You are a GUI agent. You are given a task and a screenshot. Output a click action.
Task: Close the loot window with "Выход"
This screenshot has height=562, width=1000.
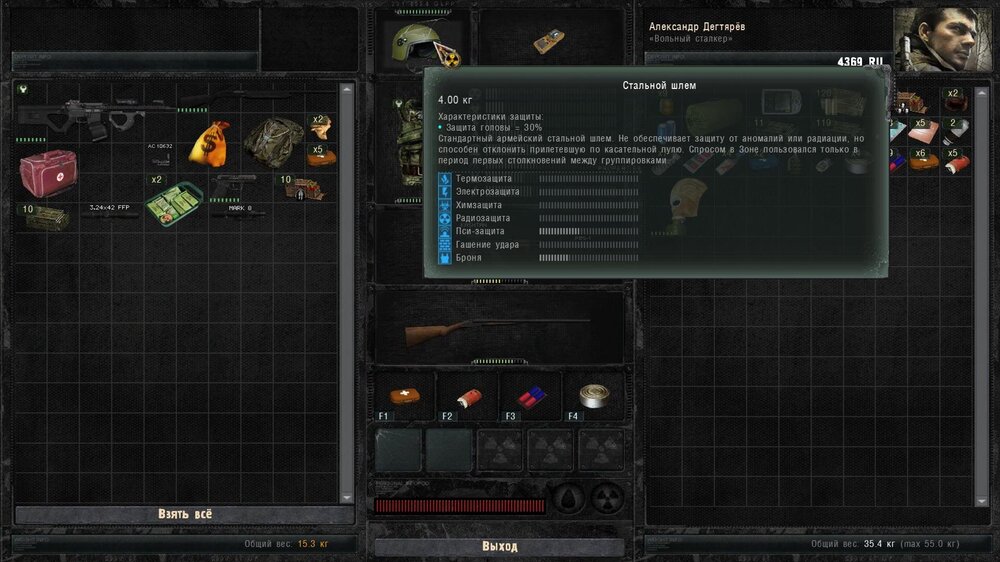click(499, 547)
